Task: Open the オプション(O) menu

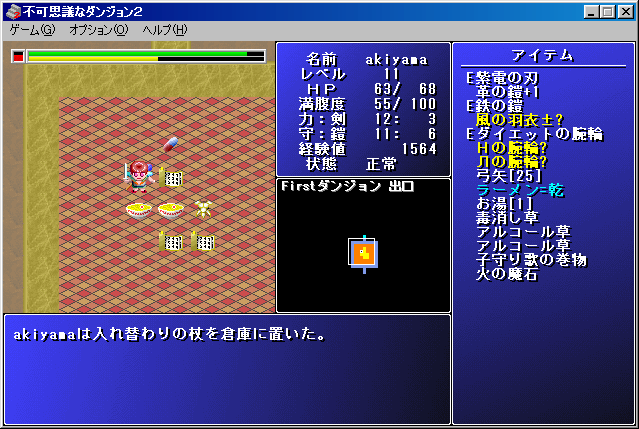Action: (x=98, y=30)
